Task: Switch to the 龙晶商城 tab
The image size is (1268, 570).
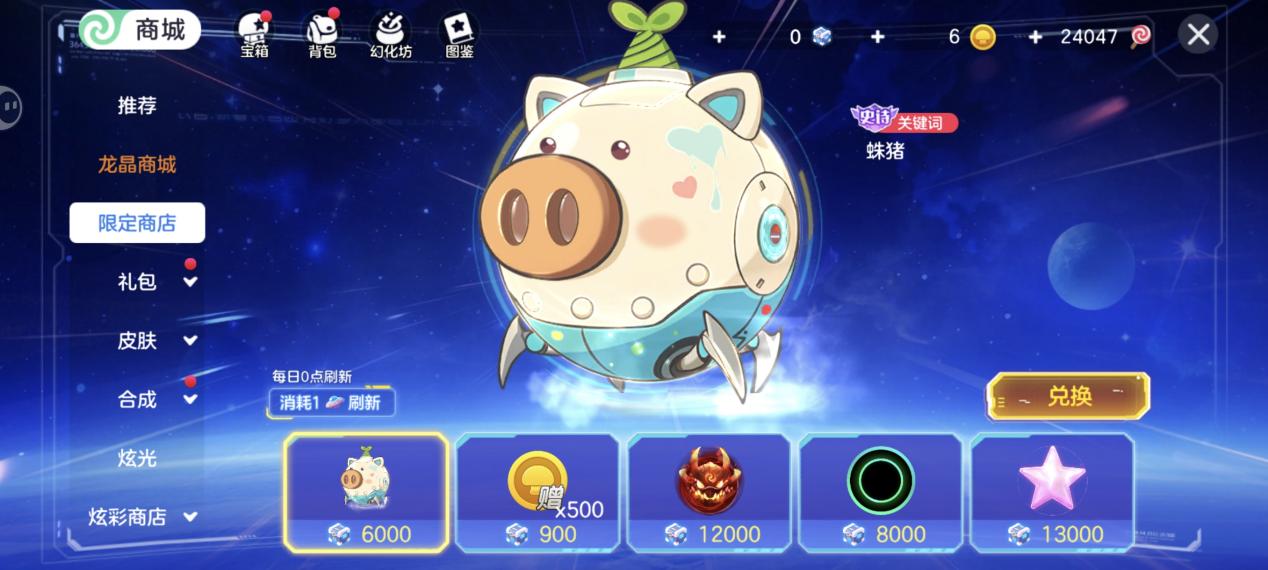Action: pos(137,164)
